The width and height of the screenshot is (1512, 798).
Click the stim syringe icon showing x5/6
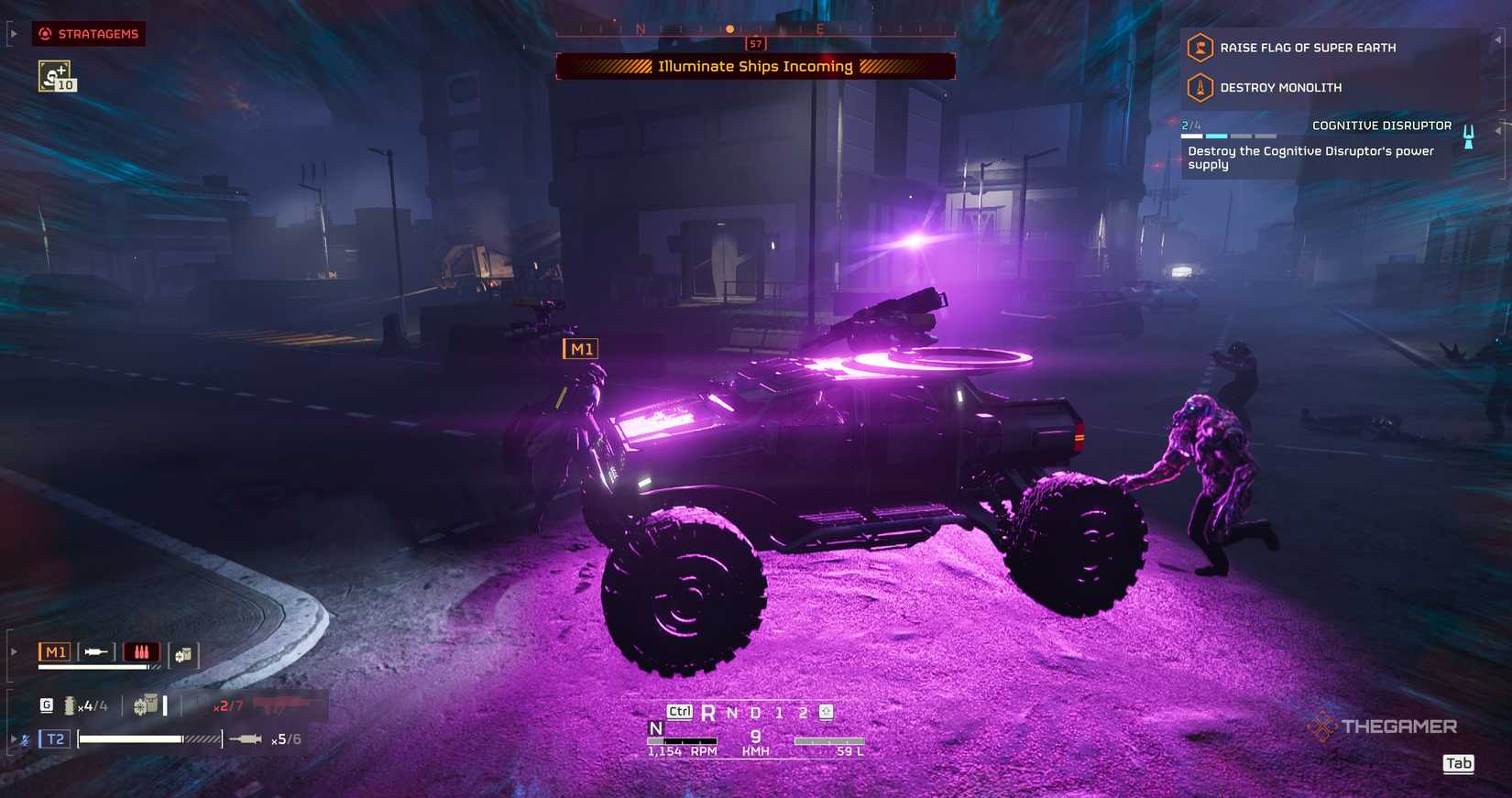pos(247,738)
